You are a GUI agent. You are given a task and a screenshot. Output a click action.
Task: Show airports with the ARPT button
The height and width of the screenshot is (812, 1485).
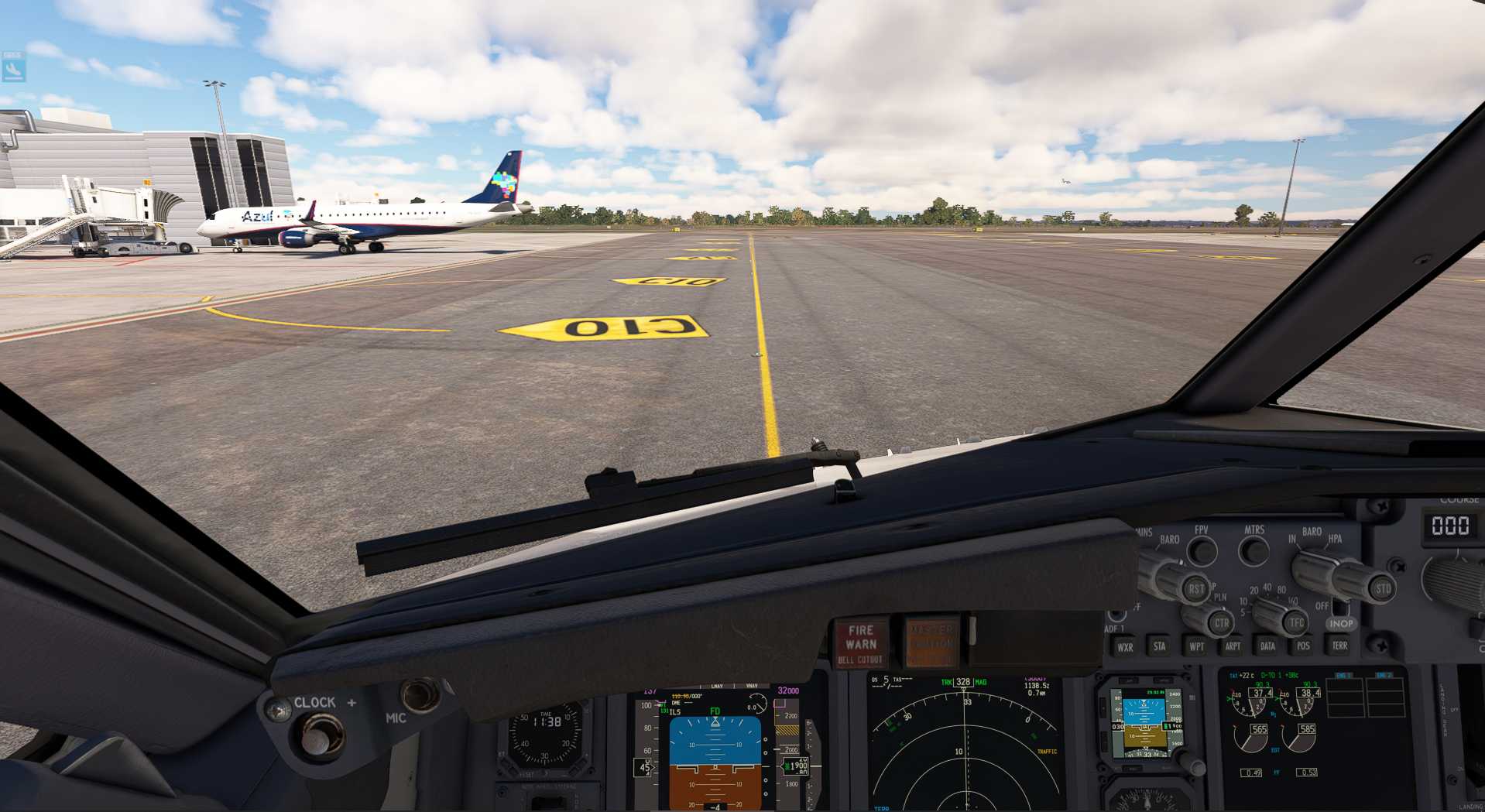coord(1233,646)
